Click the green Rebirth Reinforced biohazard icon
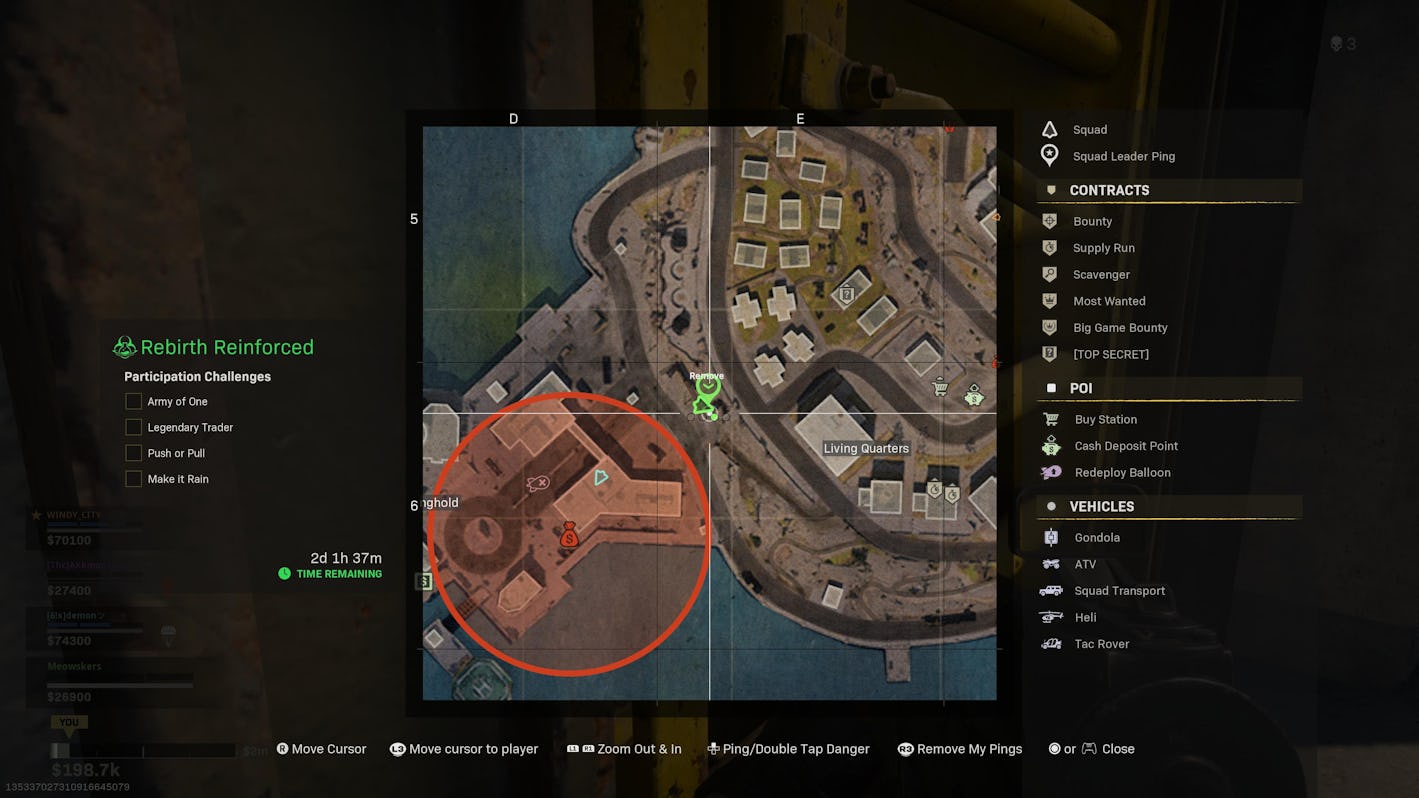1419x798 pixels. tap(124, 346)
